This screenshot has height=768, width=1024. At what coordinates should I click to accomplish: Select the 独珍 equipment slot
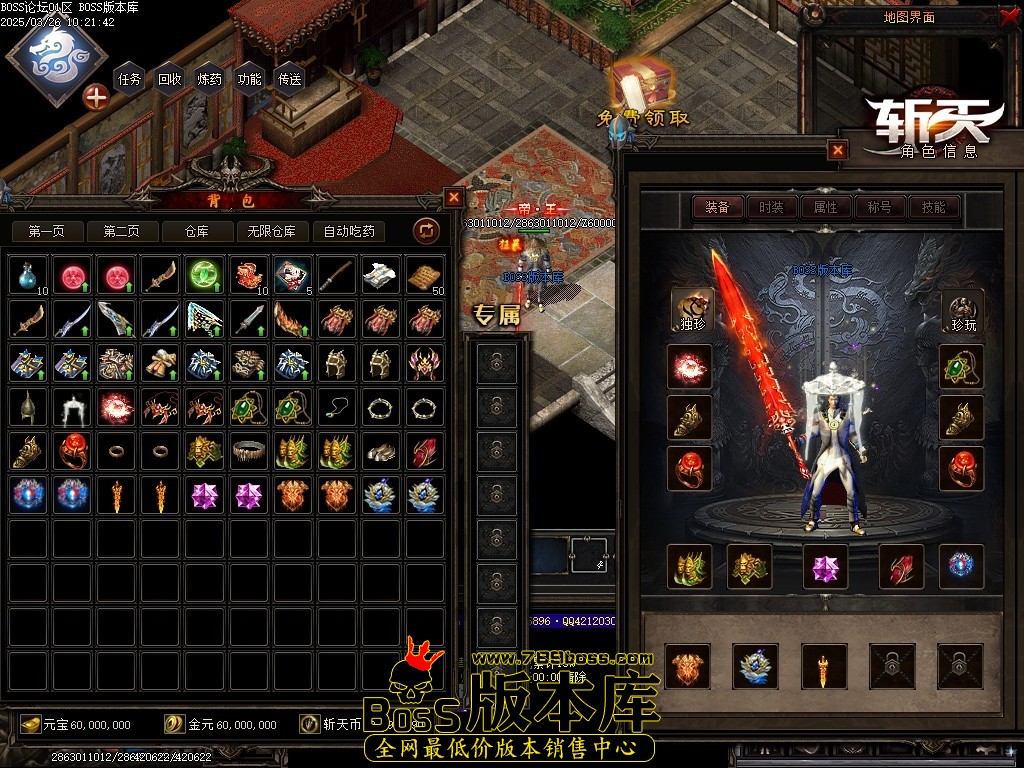691,310
